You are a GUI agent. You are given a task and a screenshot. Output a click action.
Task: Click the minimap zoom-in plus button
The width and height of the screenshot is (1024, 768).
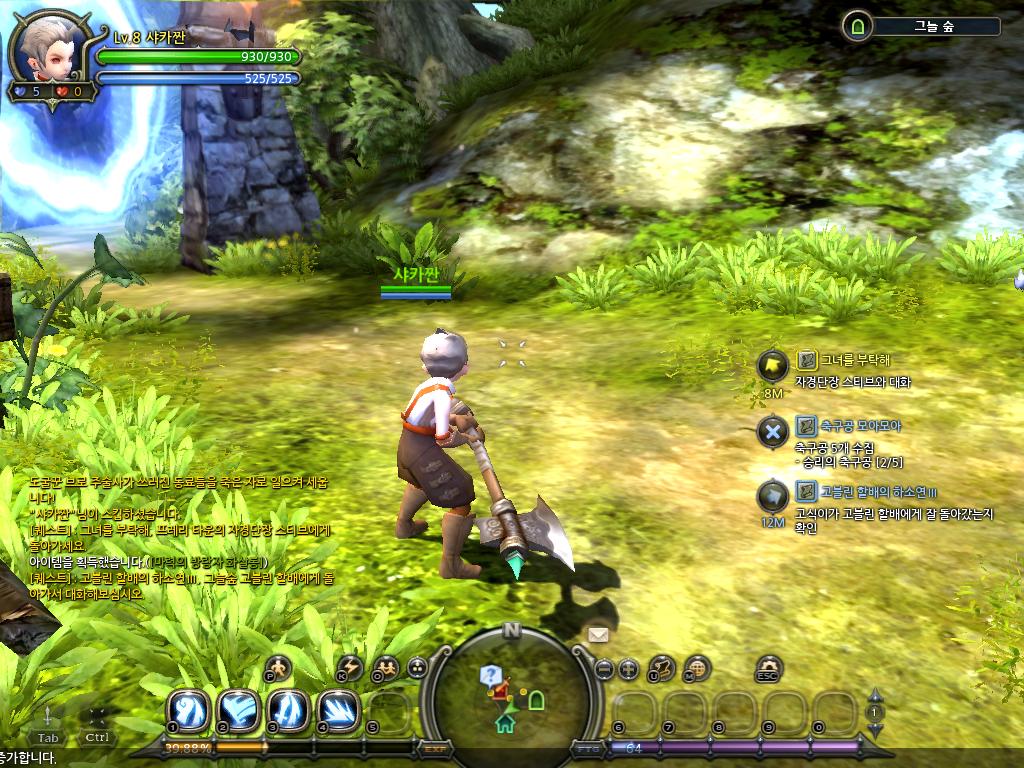pyautogui.click(x=628, y=669)
